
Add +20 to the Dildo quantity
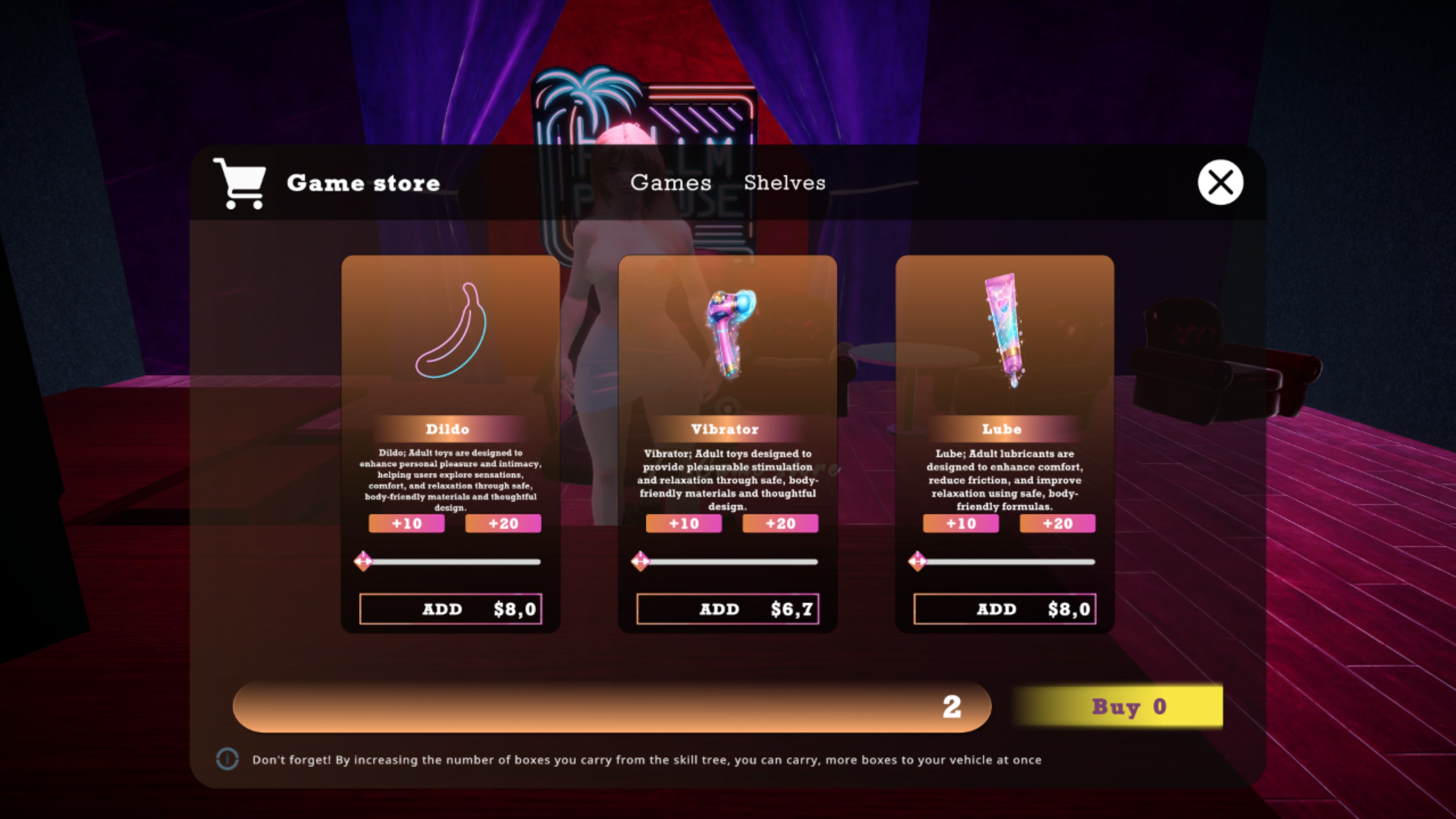click(503, 523)
